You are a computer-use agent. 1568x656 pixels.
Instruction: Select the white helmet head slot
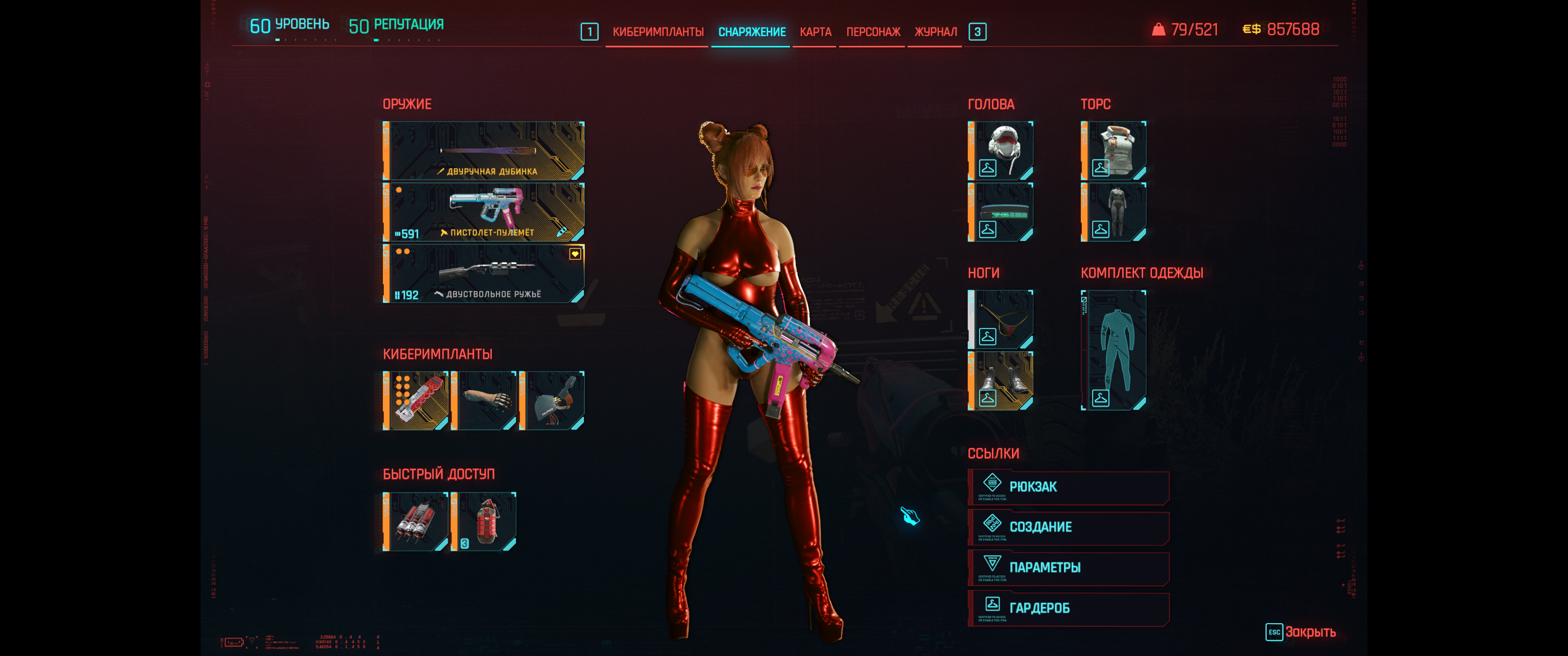[1000, 150]
